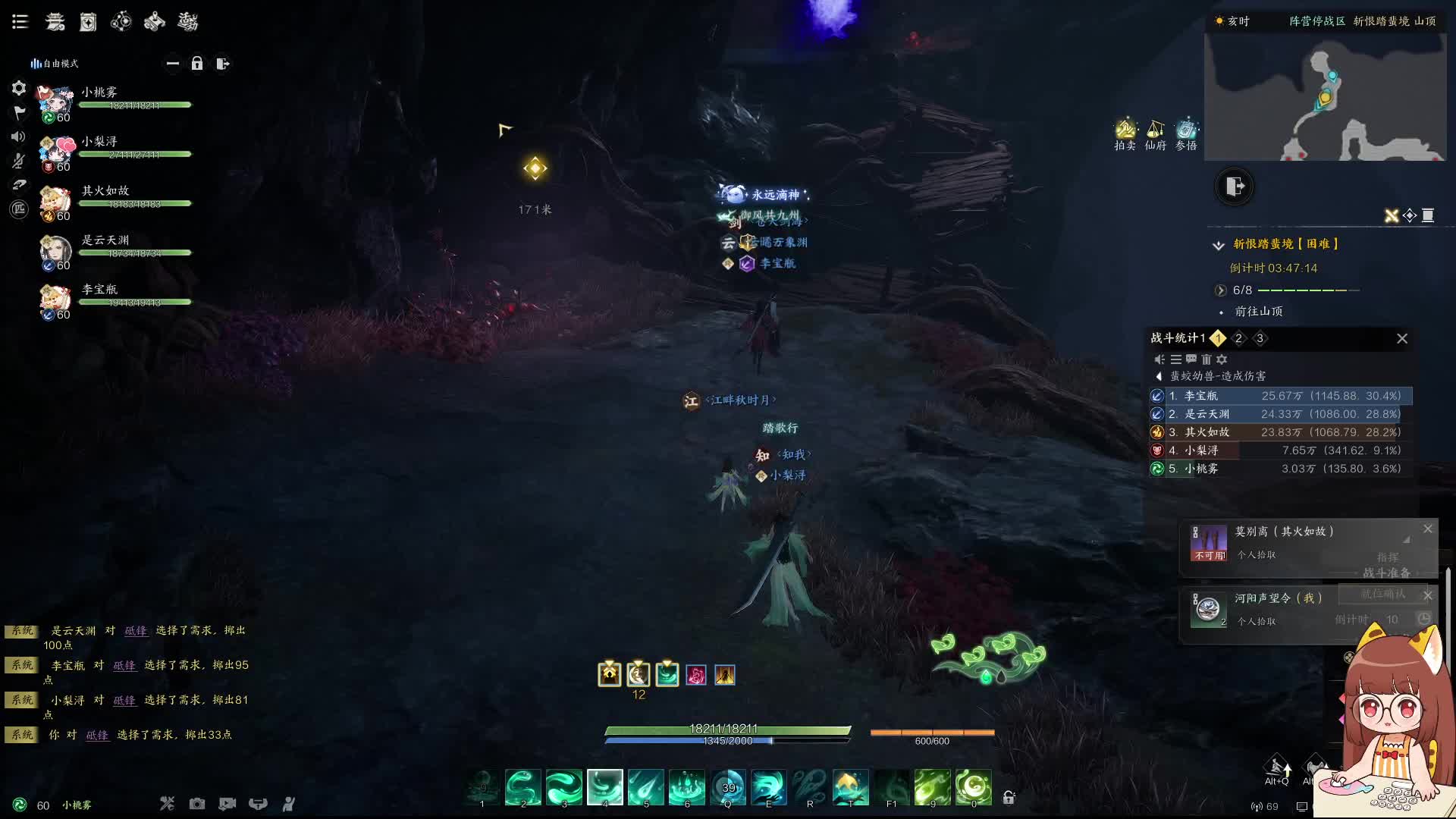Open the 参悟 icon
The height and width of the screenshot is (819, 1456).
(1186, 134)
